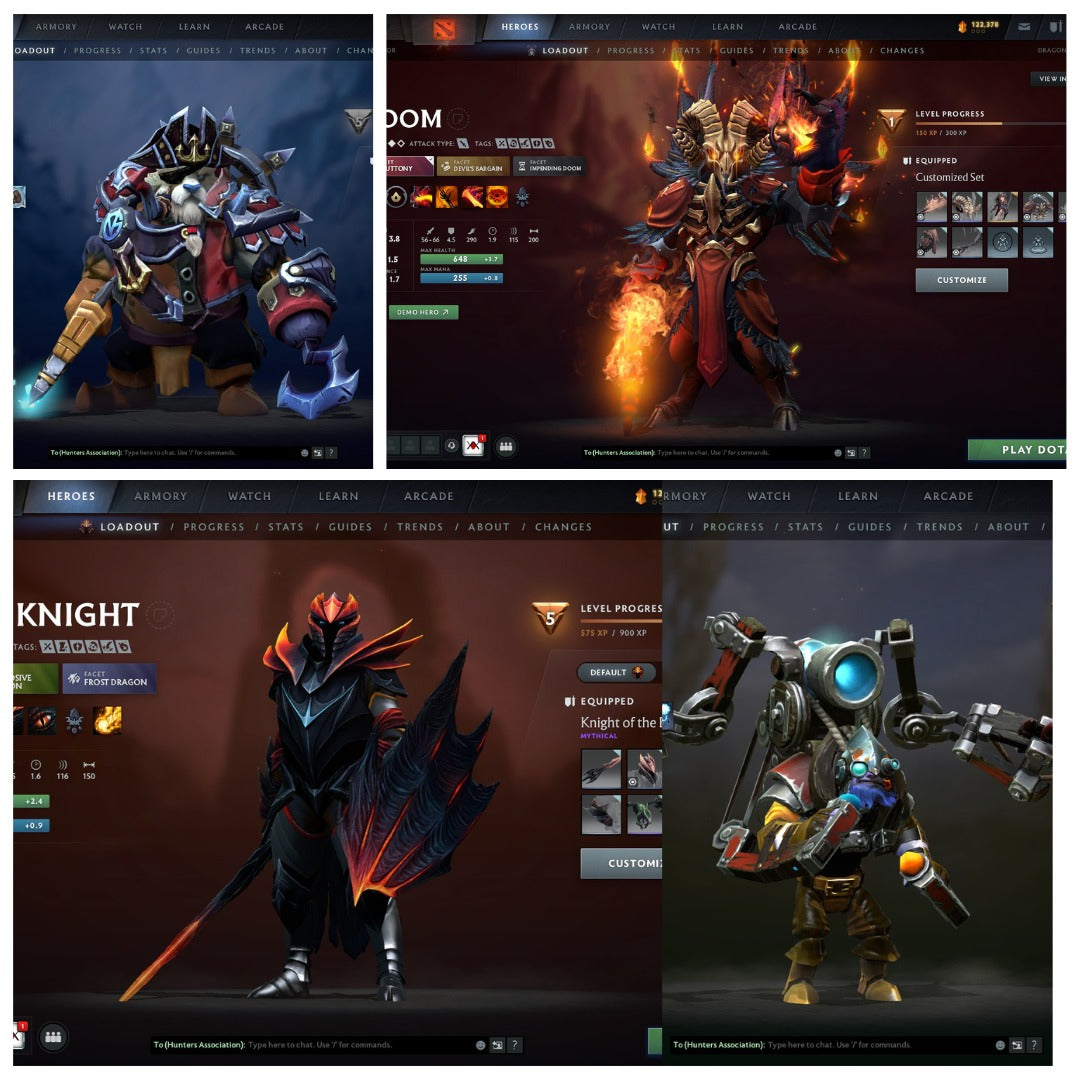
Task: Choose the Impending Doom facet
Action: [x=549, y=166]
